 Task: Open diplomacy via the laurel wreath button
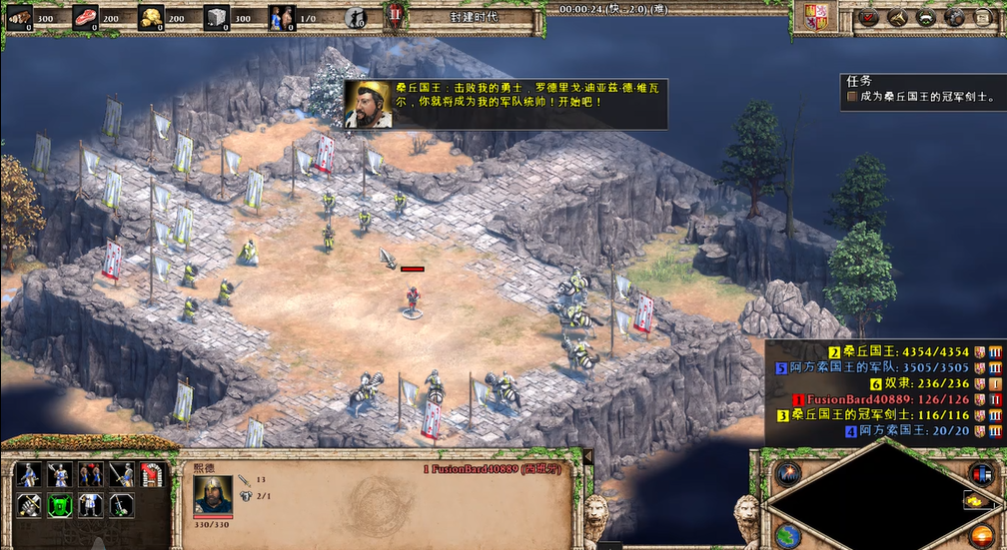click(x=926, y=17)
